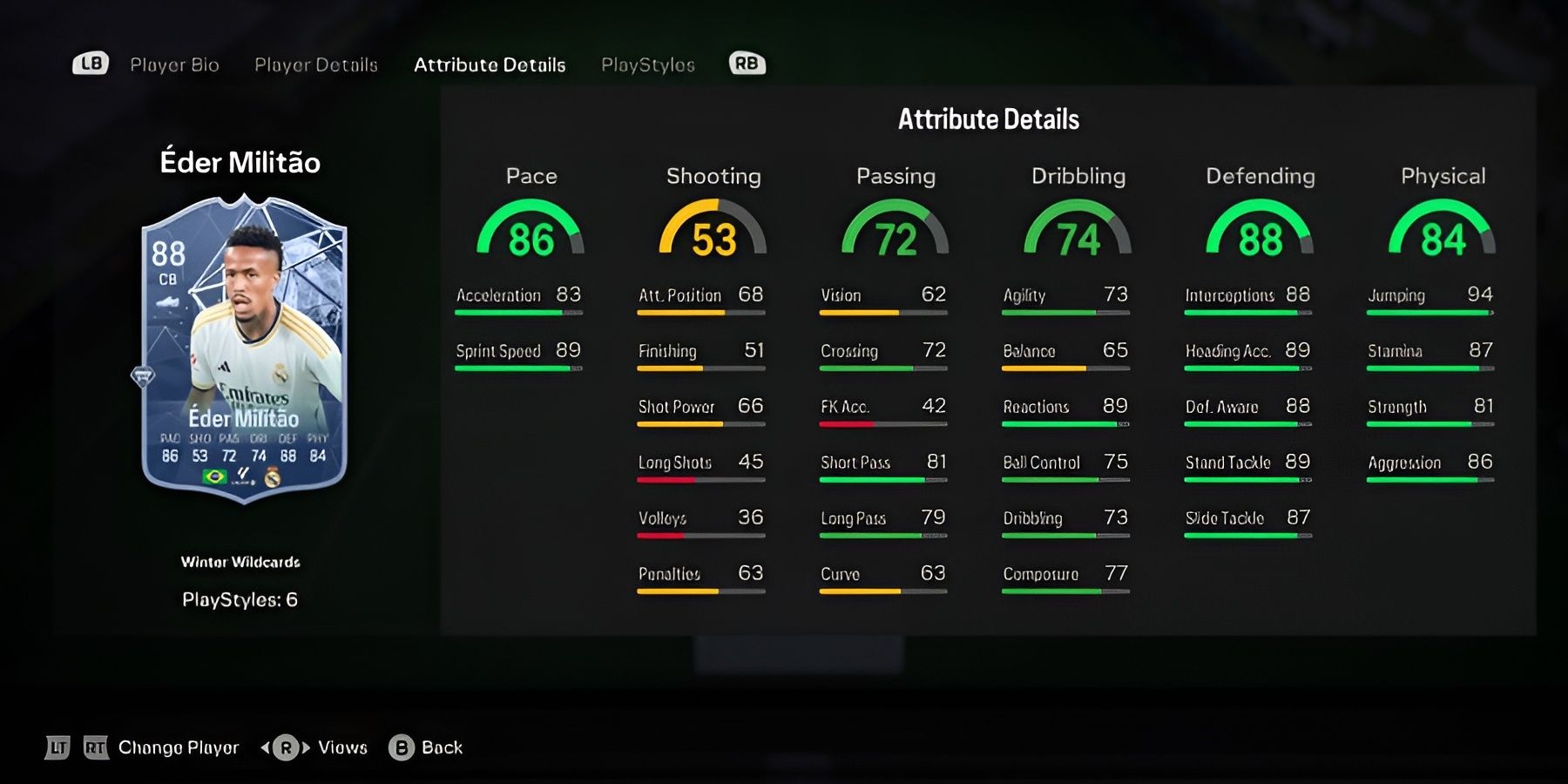Click the PlayStyles: 6 text

coord(241,600)
